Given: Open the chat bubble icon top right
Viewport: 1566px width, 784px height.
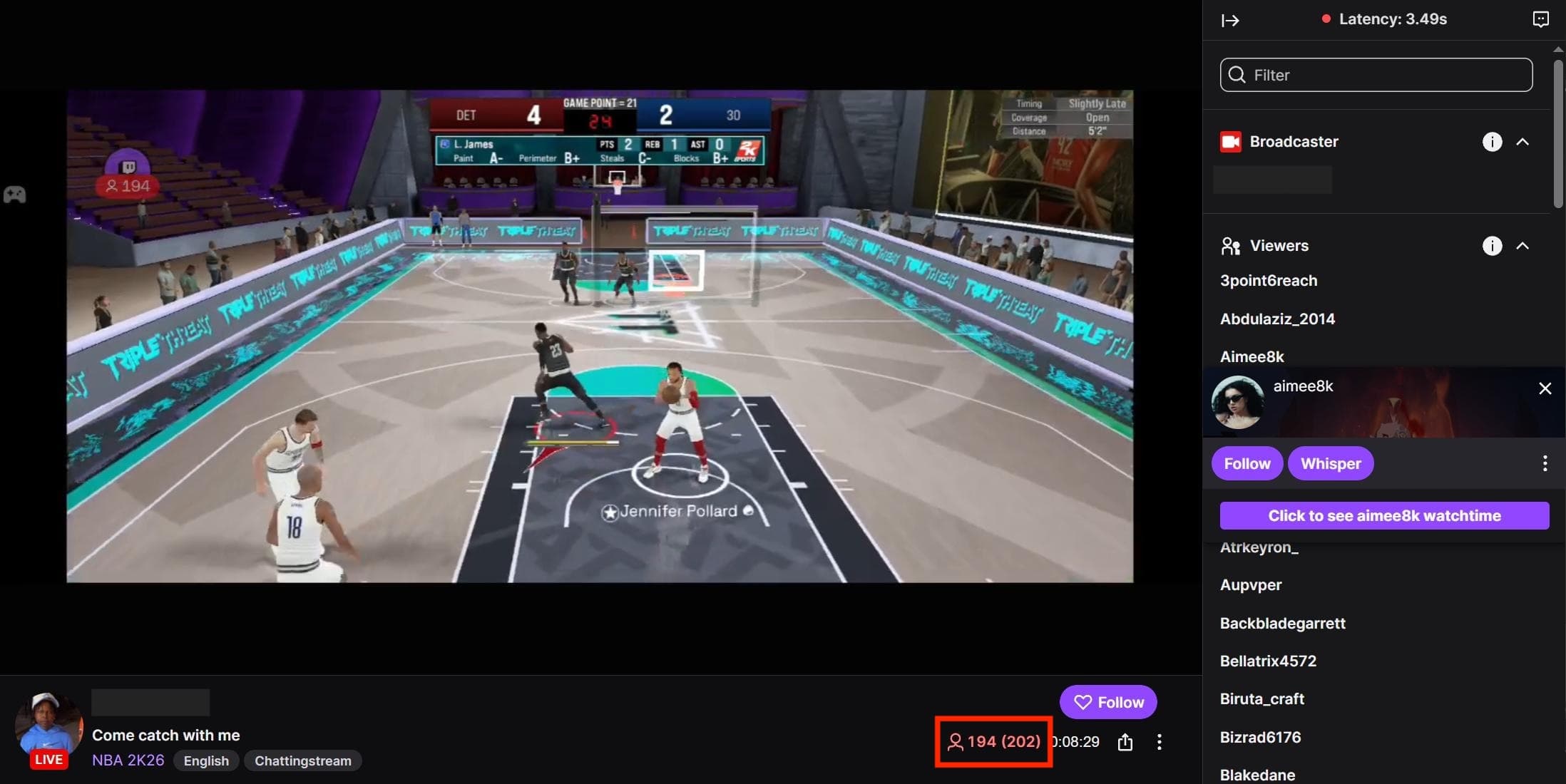Looking at the screenshot, I should (x=1541, y=19).
